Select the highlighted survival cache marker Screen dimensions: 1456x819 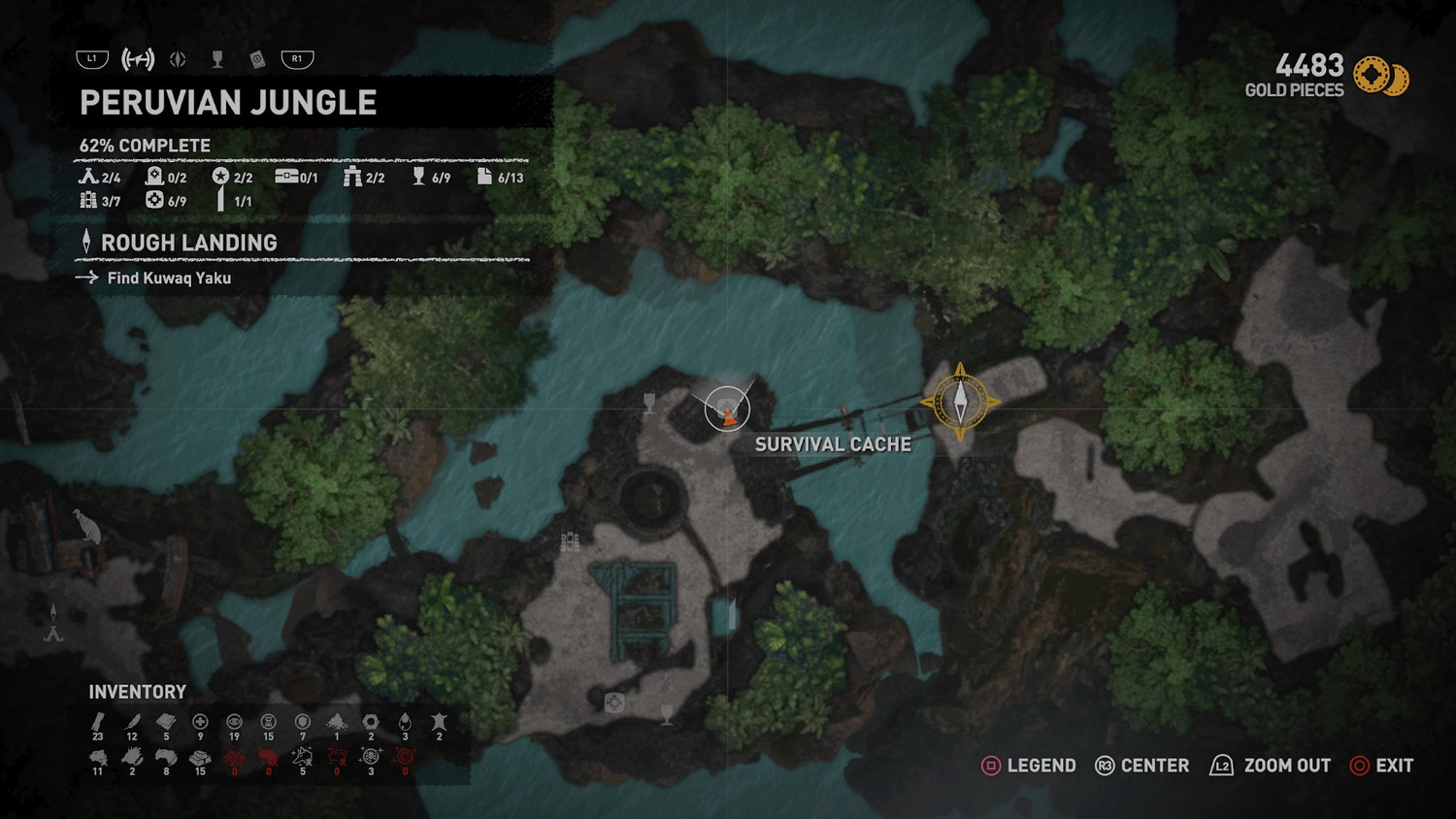tap(727, 409)
